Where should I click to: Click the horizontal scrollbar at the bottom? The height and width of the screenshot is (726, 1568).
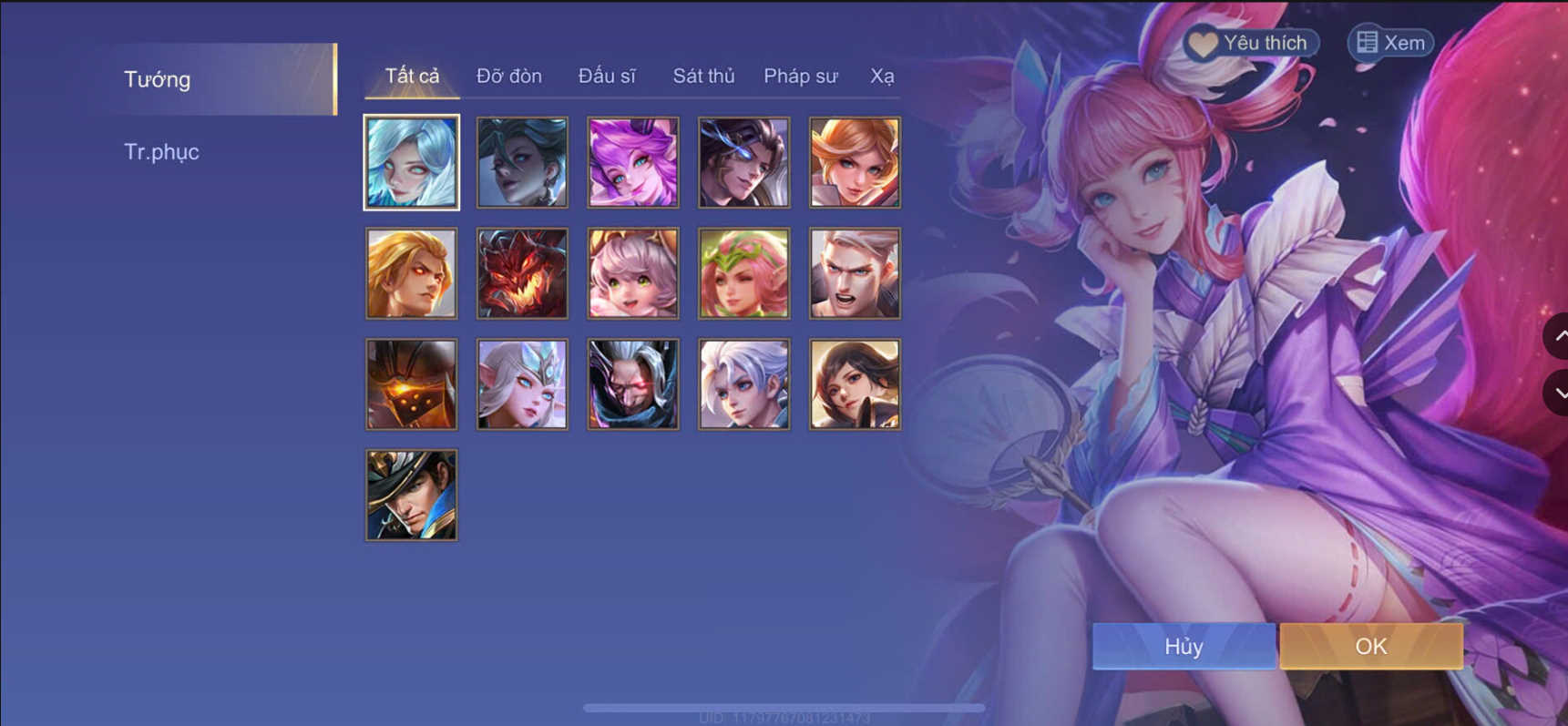(784, 705)
